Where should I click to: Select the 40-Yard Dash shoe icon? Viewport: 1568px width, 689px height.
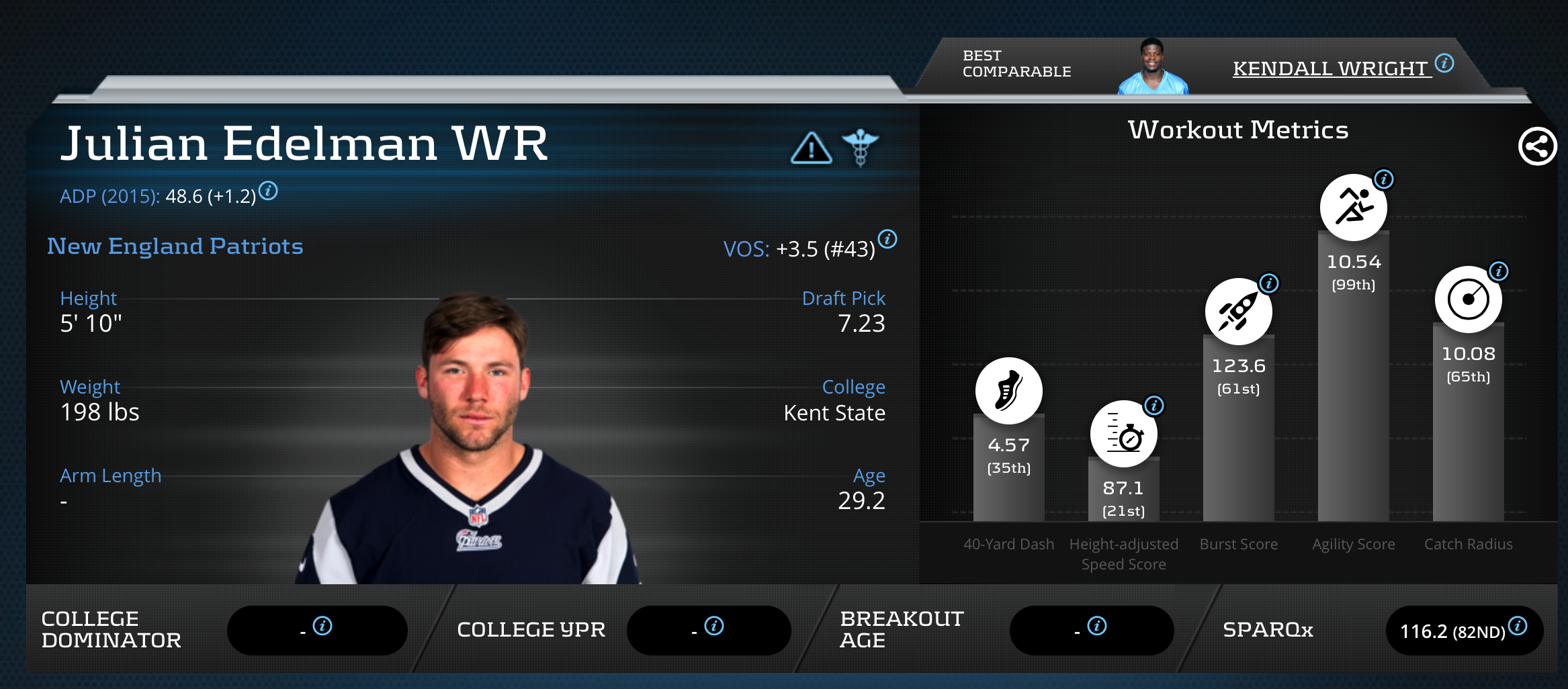pyautogui.click(x=1008, y=391)
